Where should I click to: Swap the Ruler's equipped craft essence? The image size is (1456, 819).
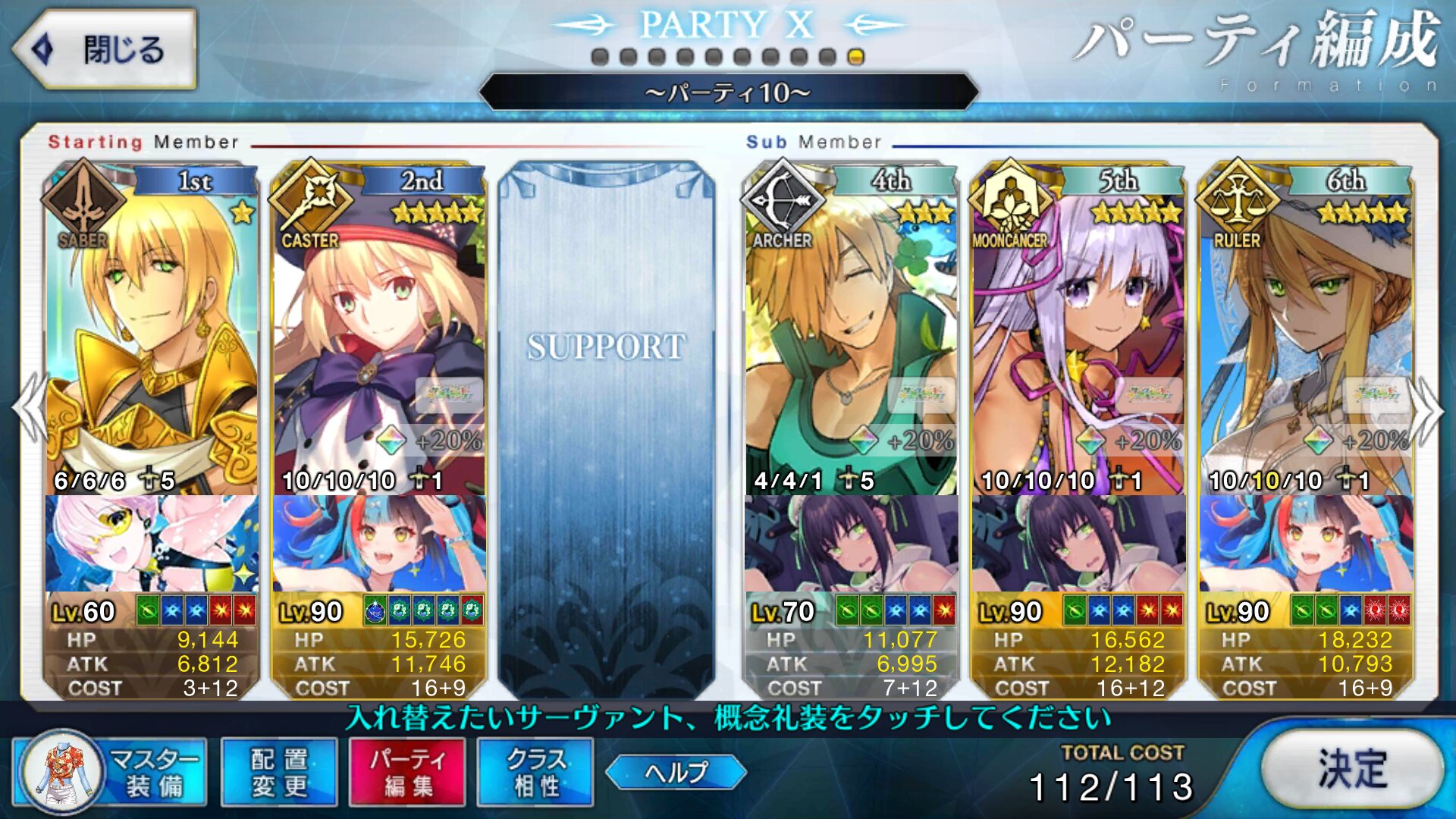click(1305, 543)
